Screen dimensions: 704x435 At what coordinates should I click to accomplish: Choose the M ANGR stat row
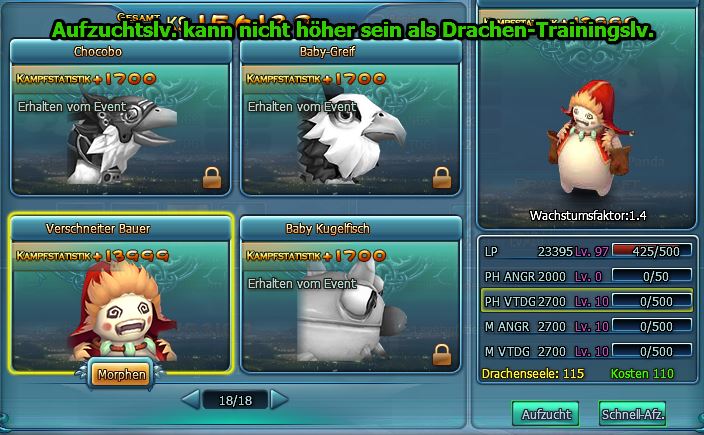click(x=587, y=326)
